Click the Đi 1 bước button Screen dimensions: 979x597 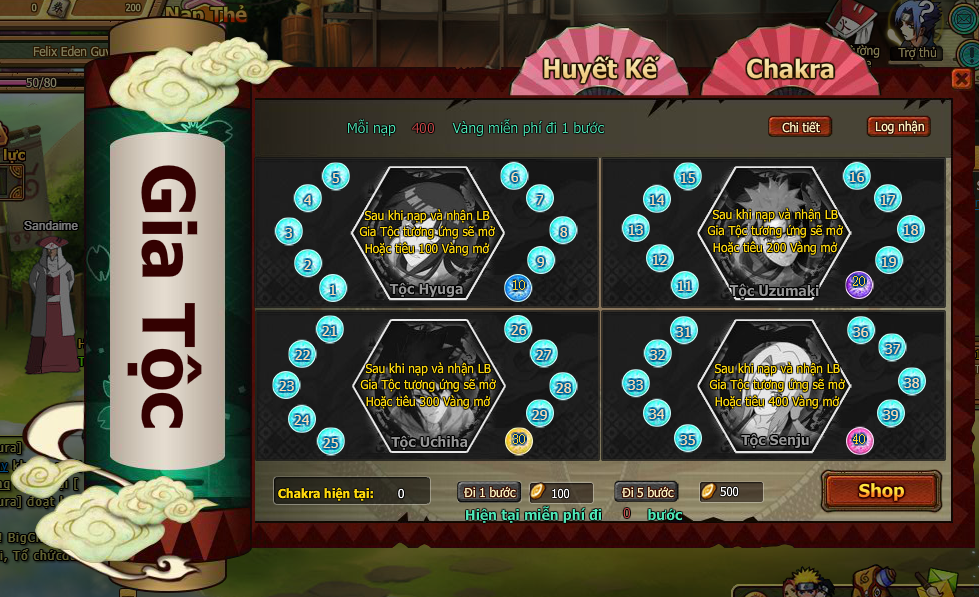pos(489,492)
